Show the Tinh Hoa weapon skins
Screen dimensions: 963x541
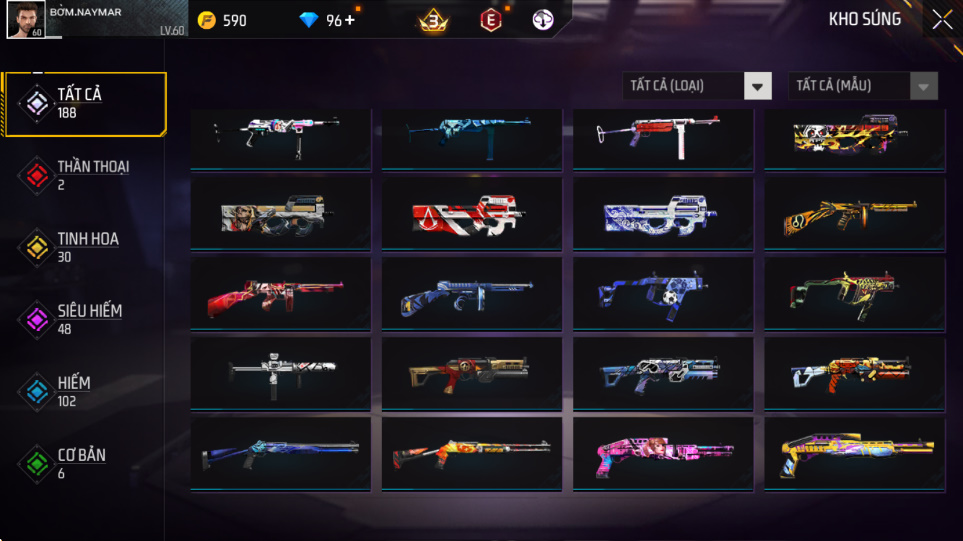[x=84, y=247]
